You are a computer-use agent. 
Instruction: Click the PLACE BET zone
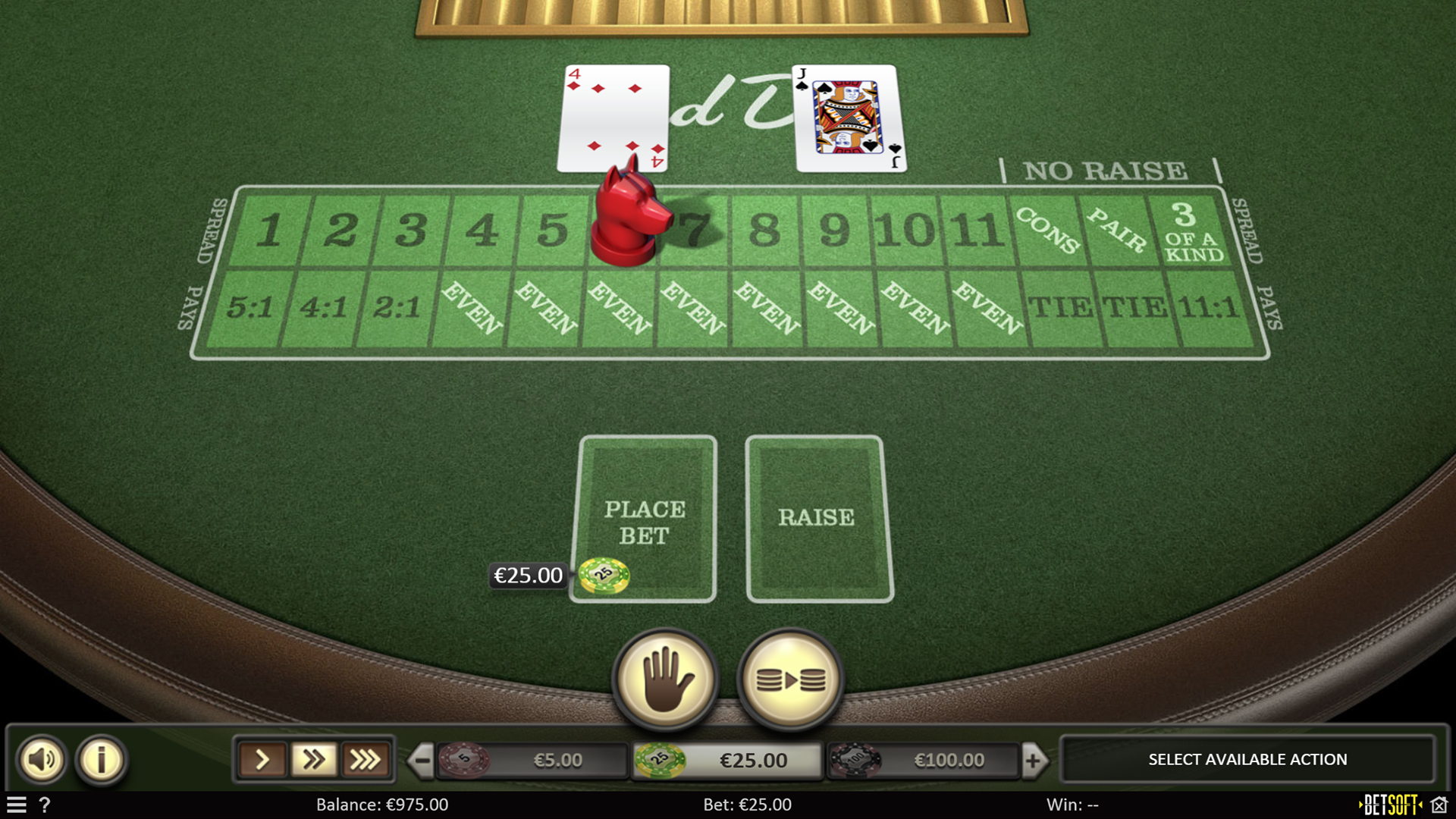[x=644, y=520]
